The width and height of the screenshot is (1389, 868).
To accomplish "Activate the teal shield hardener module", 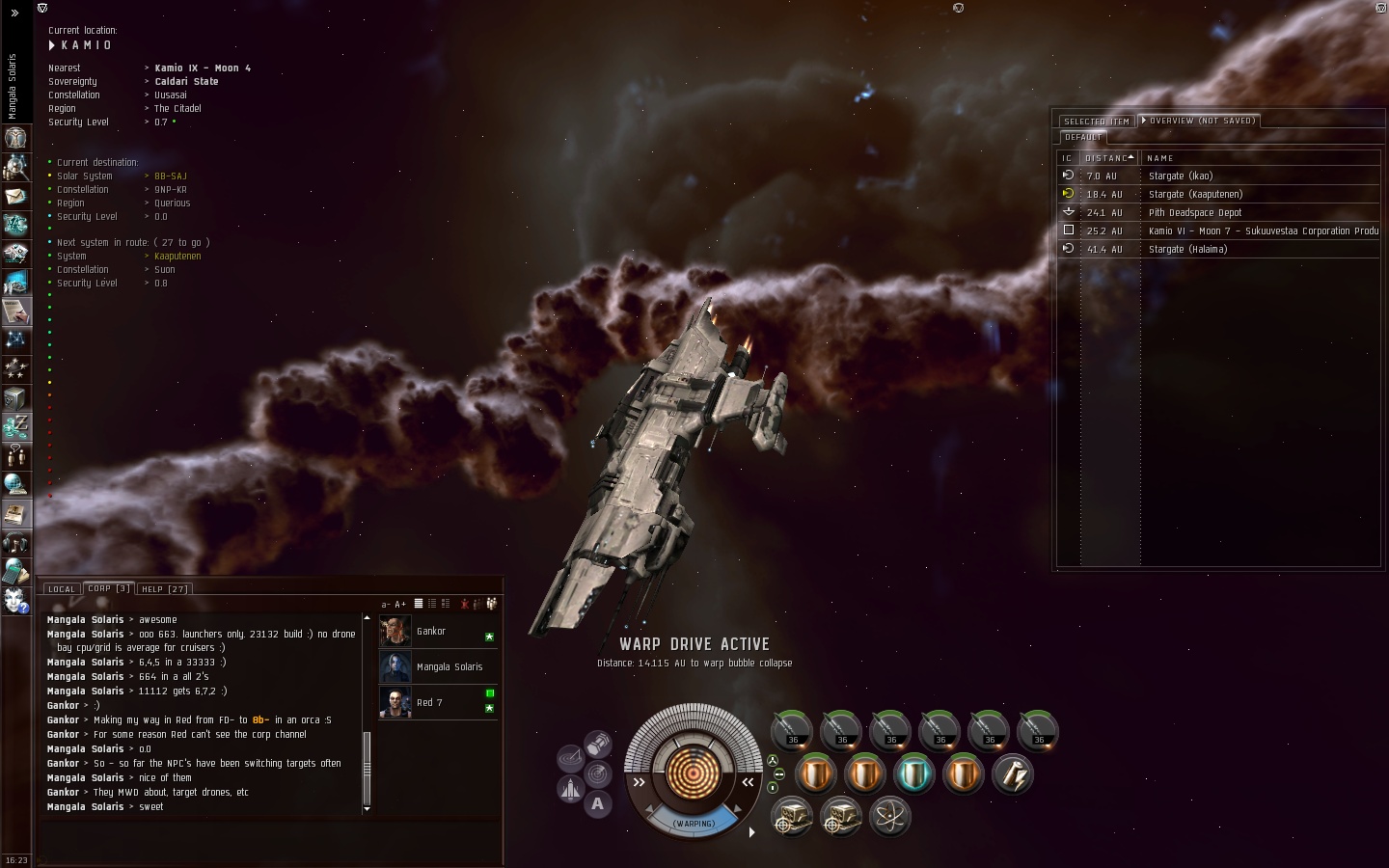I will [912, 773].
